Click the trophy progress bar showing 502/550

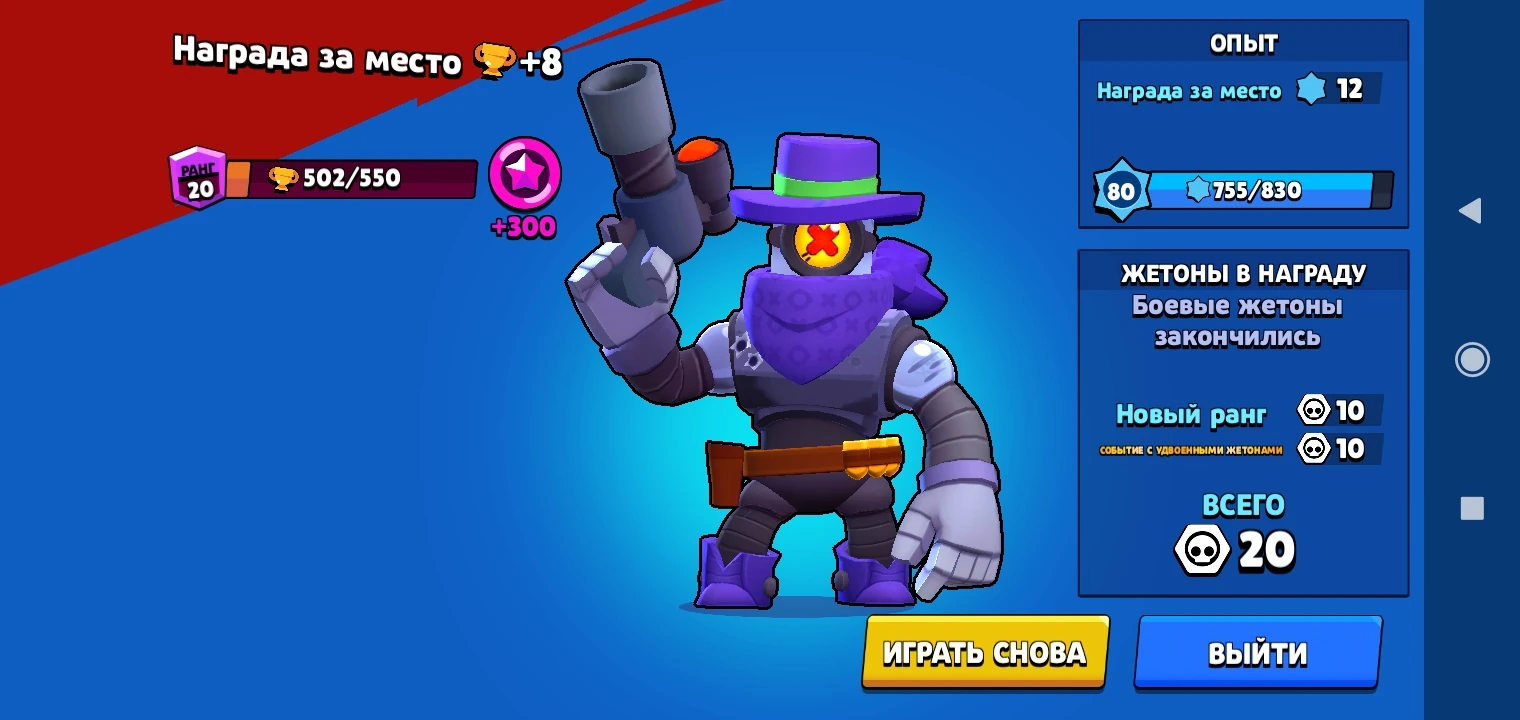click(x=370, y=178)
